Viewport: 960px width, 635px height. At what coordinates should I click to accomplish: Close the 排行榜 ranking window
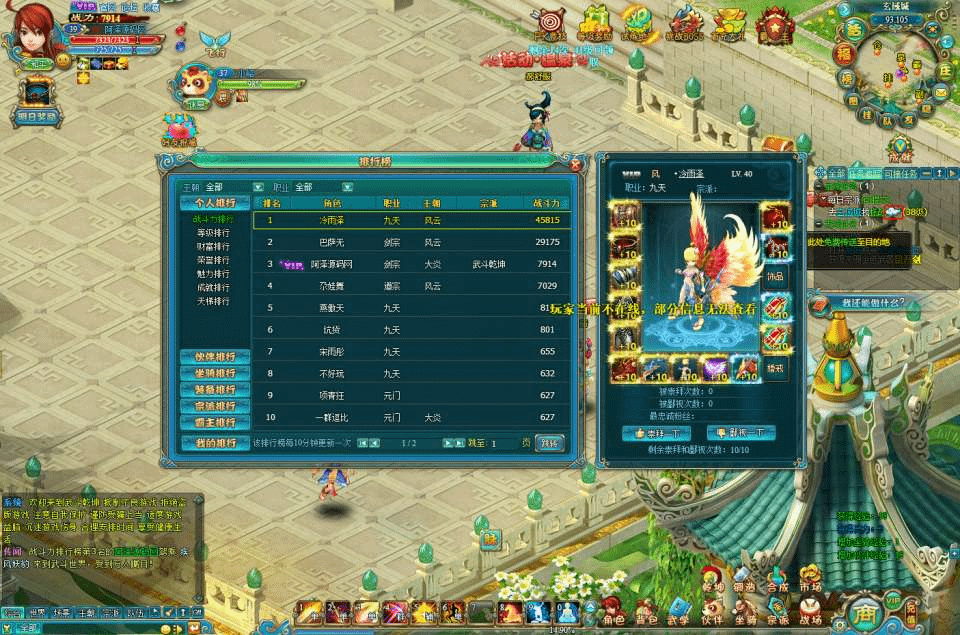(572, 163)
